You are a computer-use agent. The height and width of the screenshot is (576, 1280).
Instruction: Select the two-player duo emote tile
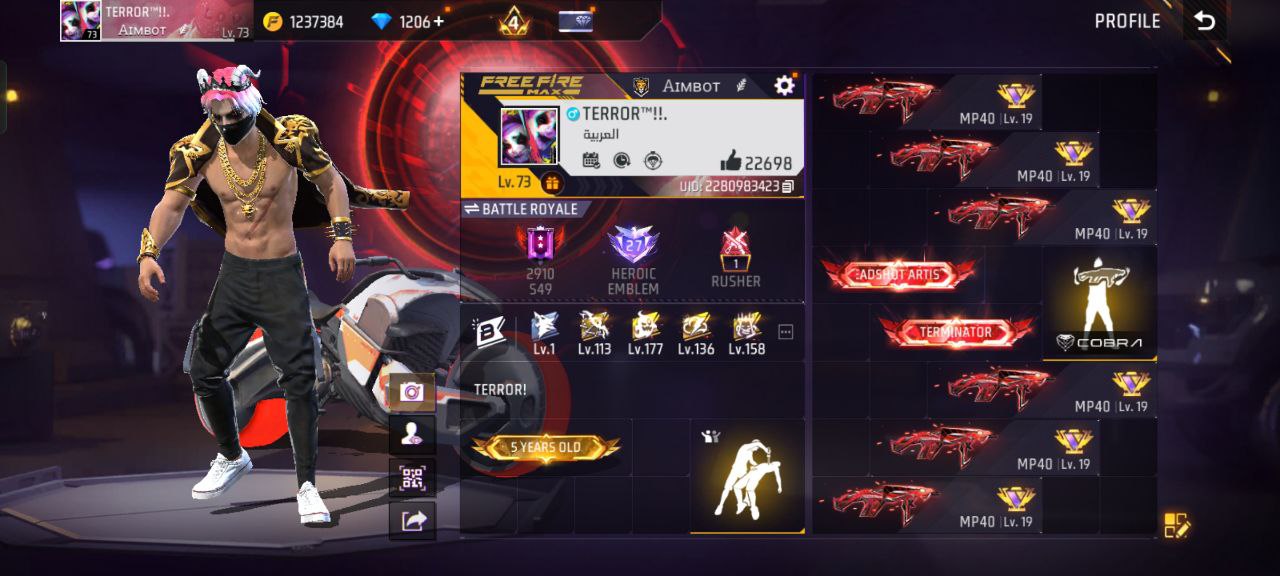pos(747,475)
